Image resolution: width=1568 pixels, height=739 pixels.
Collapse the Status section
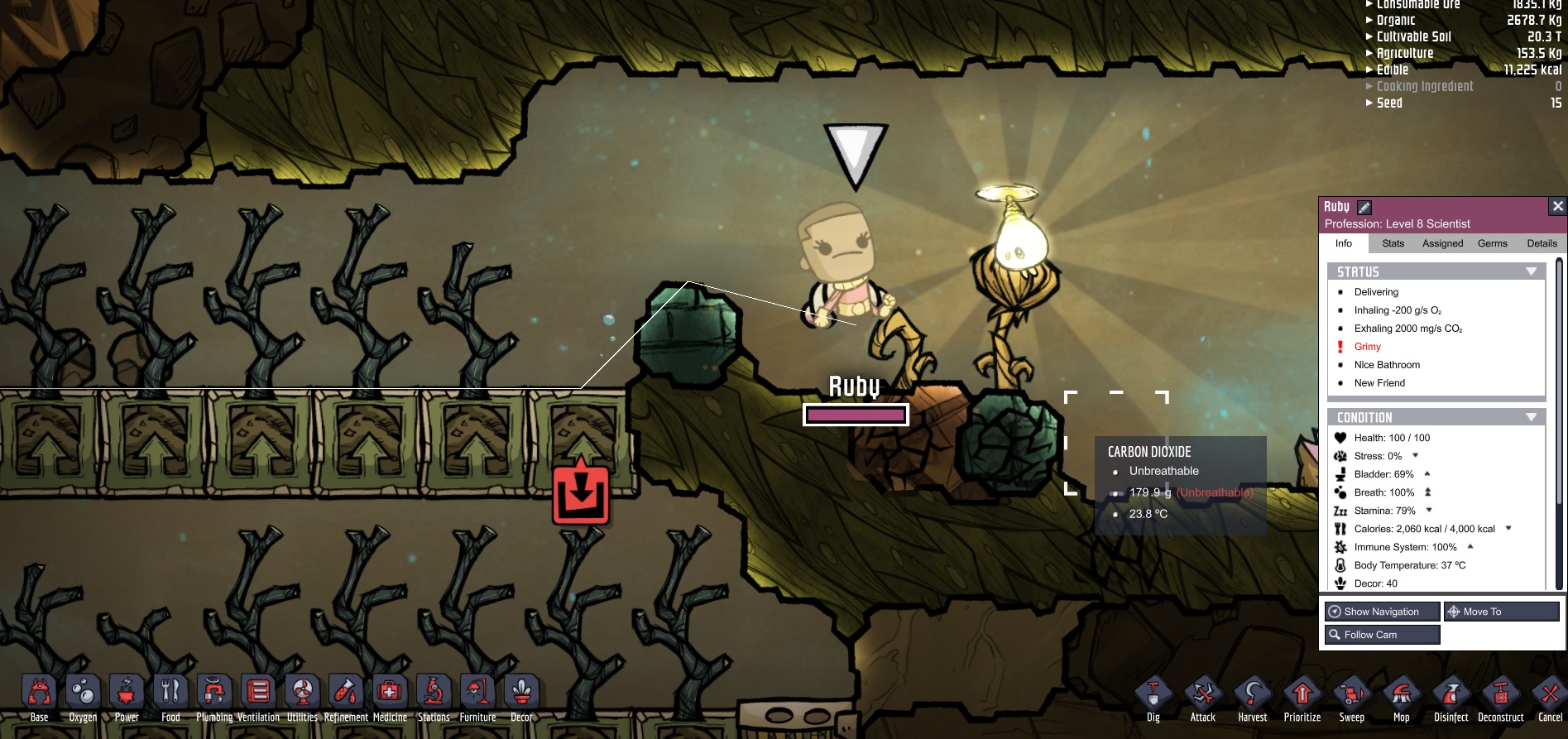[1531, 271]
